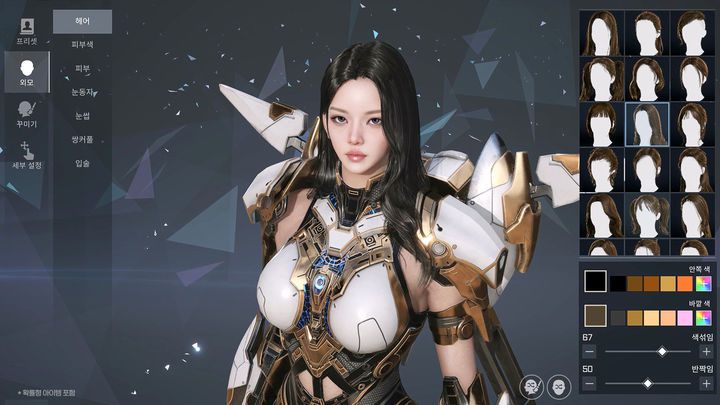Image resolution: width=720 pixels, height=405 pixels.
Task: Select the pink outer hair color swatch
Action: pyautogui.click(x=685, y=318)
